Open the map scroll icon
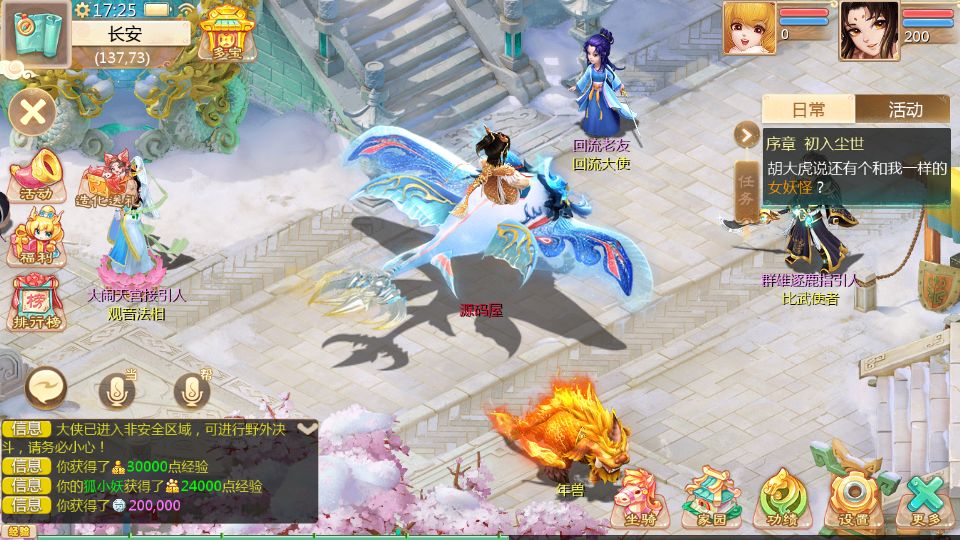Image resolution: width=960 pixels, height=540 pixels. pyautogui.click(x=35, y=33)
